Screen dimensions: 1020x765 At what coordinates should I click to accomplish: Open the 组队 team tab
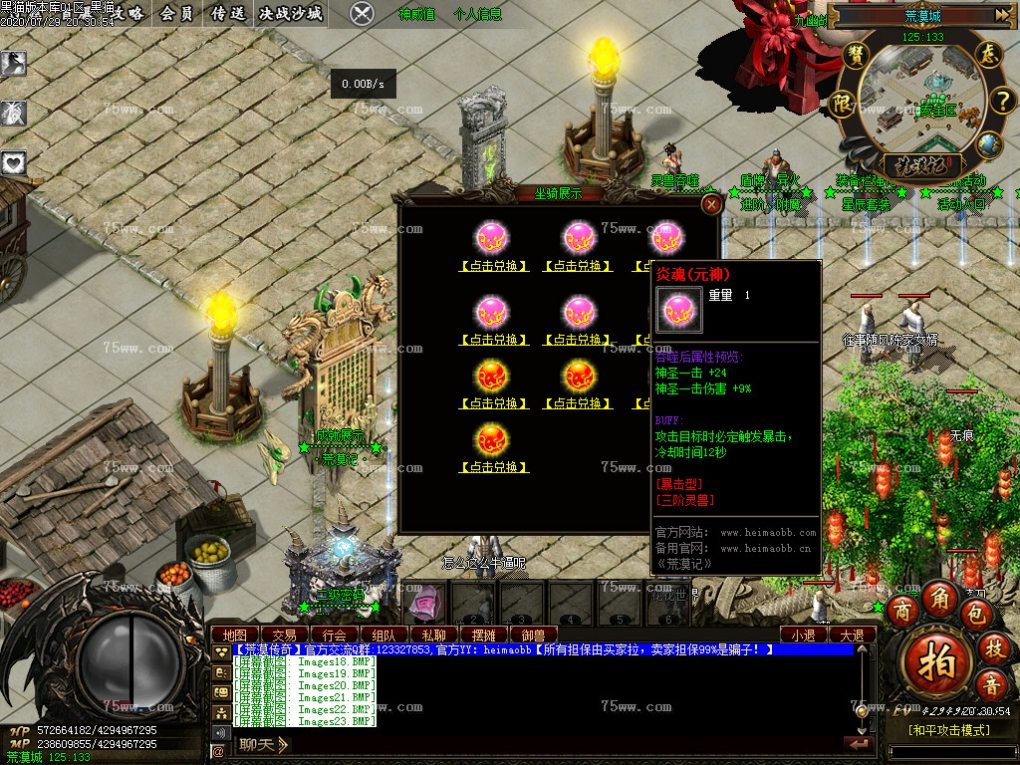(383, 635)
